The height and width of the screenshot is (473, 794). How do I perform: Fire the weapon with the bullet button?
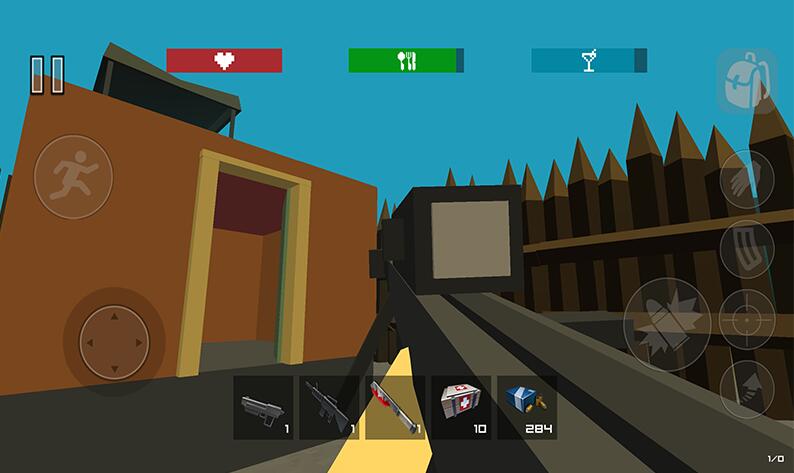pyautogui.click(x=667, y=323)
